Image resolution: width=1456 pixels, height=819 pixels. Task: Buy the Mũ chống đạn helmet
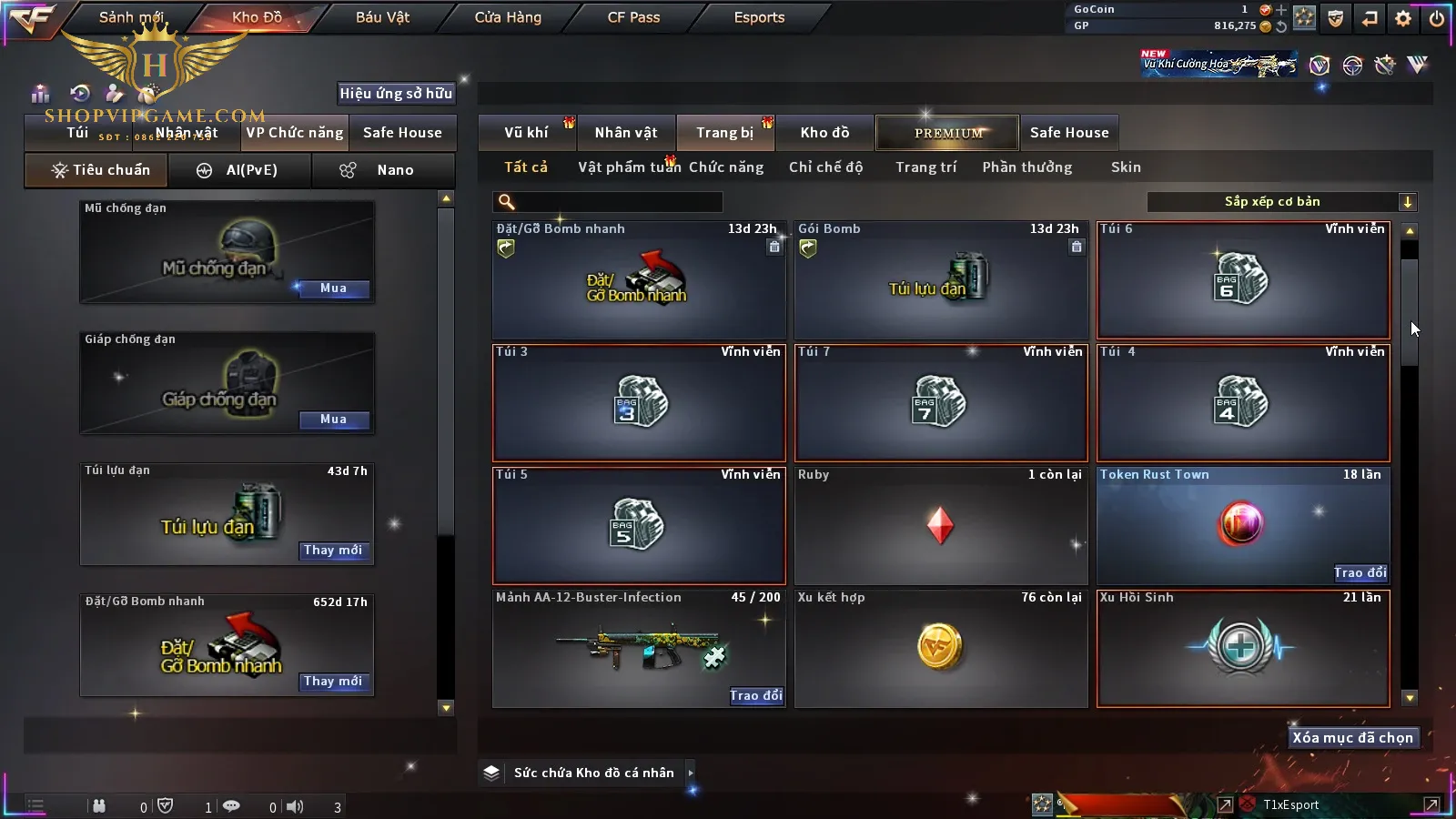333,288
